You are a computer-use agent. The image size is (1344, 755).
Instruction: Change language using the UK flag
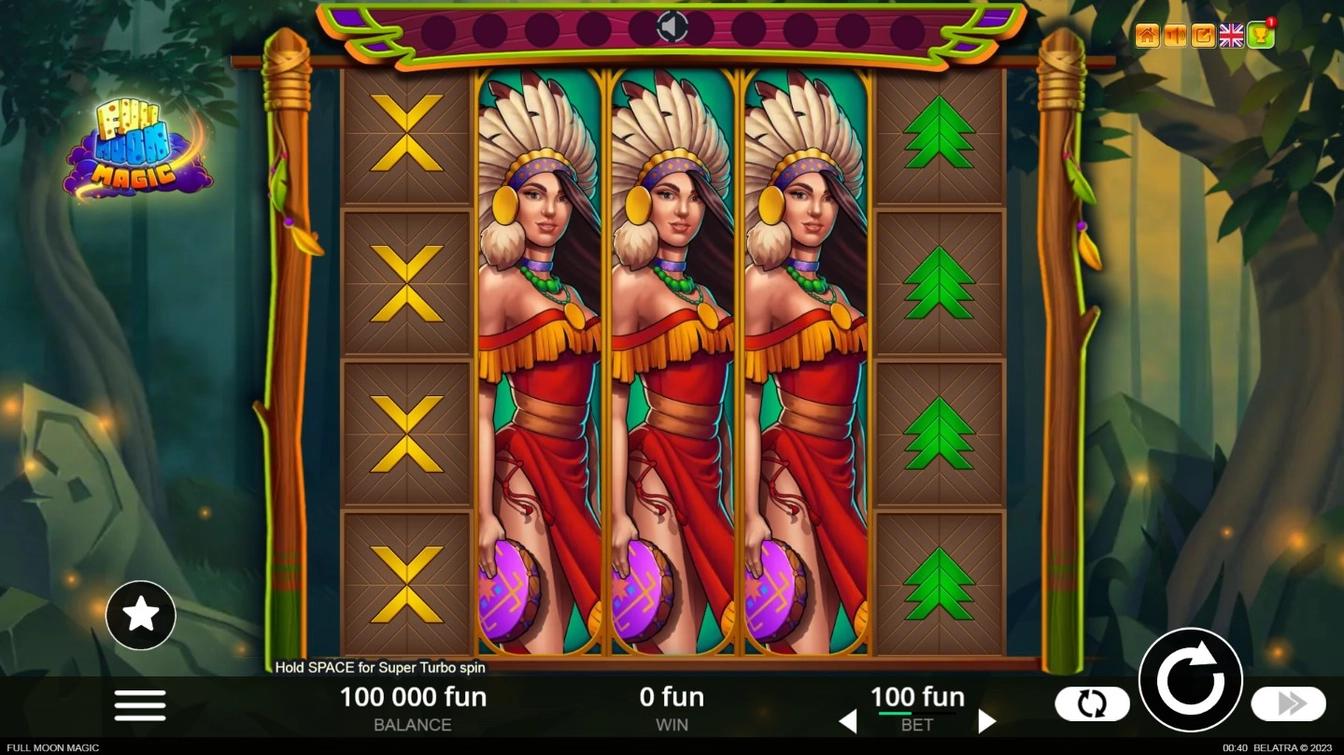coord(1231,37)
